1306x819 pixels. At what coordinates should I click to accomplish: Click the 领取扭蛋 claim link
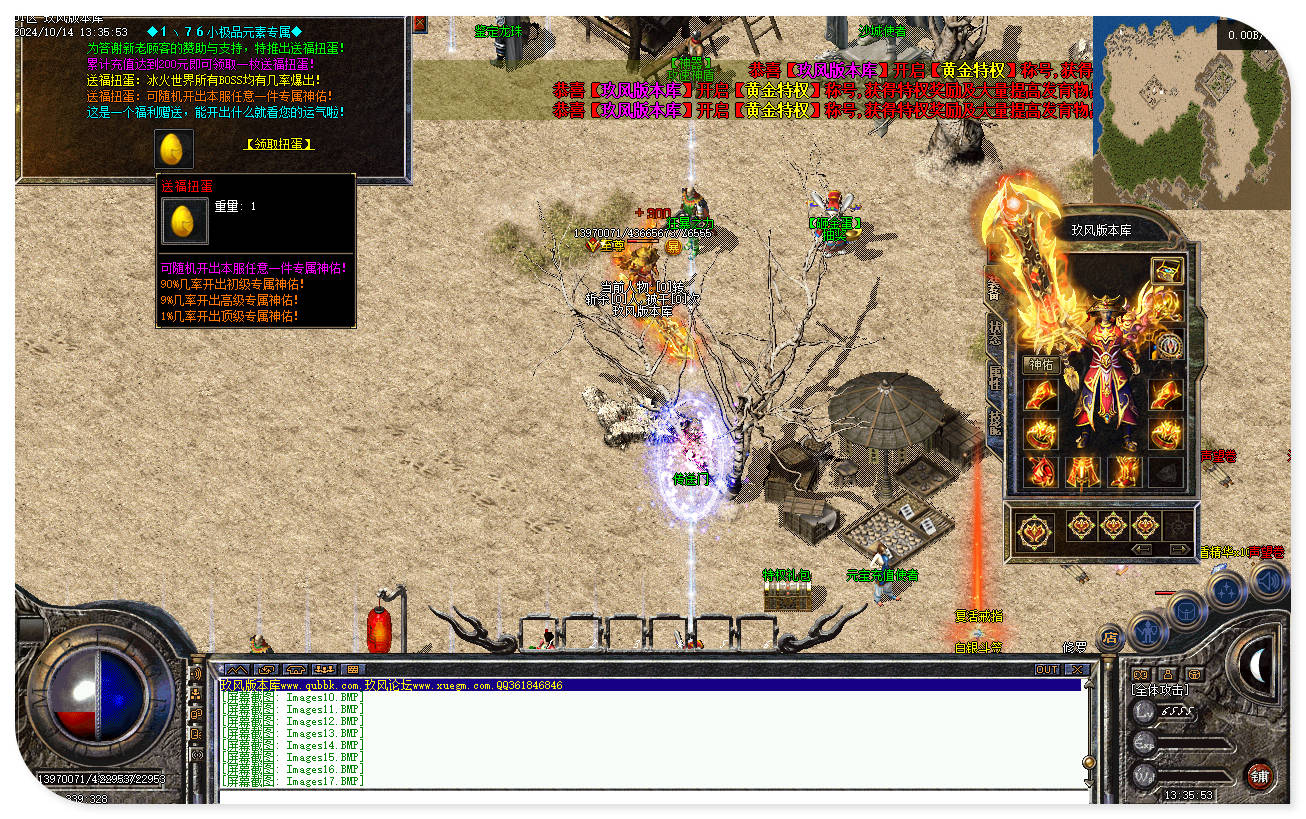tap(279, 144)
